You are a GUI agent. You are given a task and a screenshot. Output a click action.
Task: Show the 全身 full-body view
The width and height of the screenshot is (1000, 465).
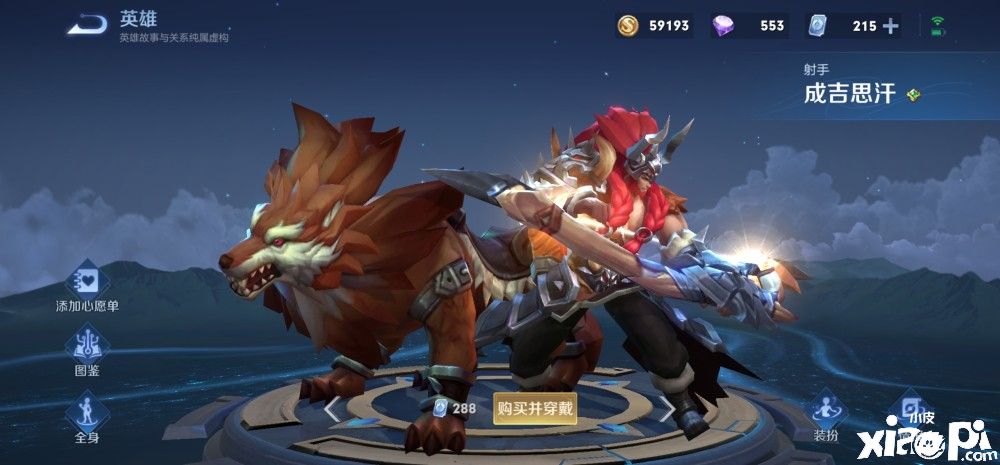(87, 413)
